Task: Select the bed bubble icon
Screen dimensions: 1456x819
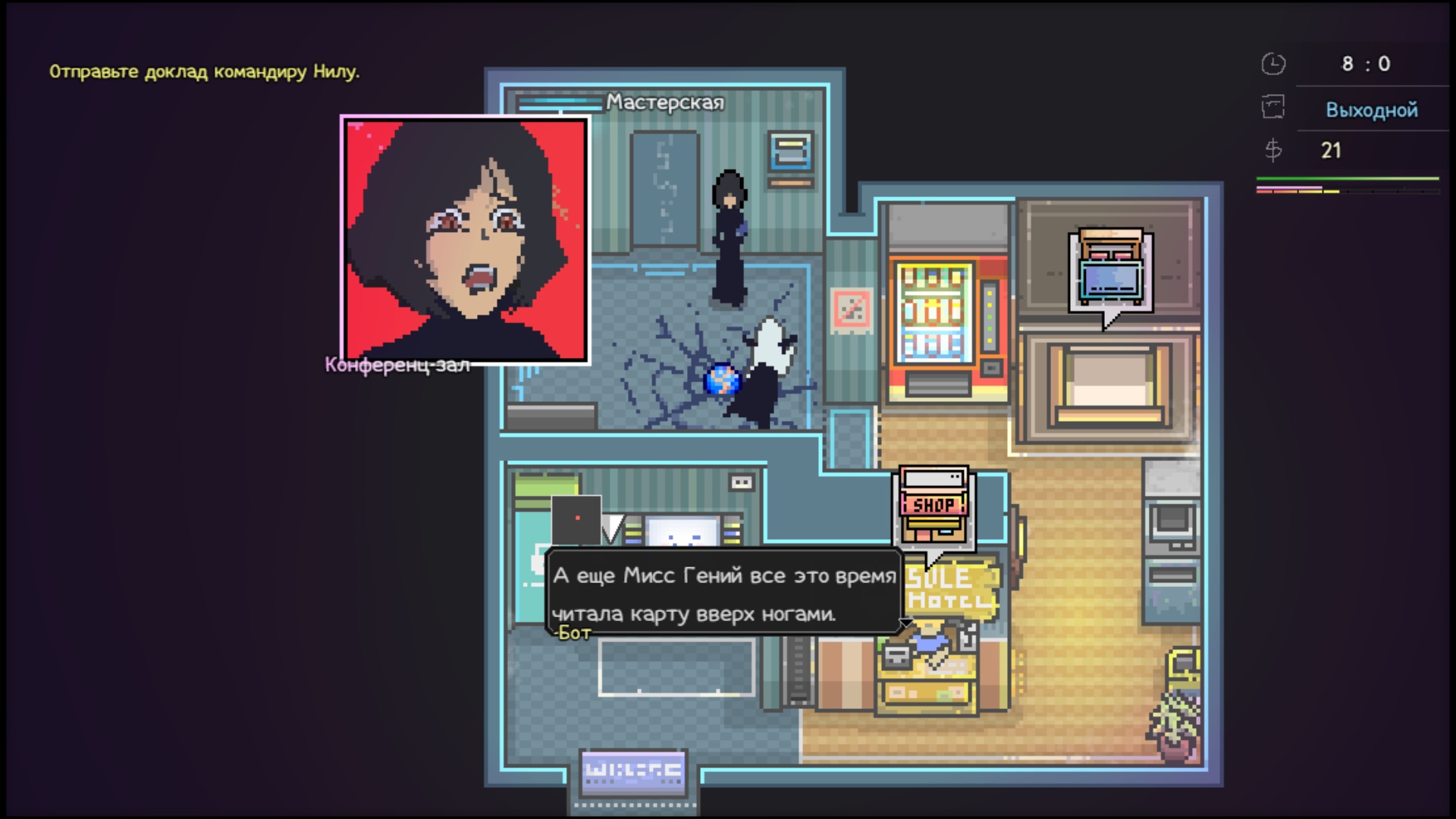Action: point(1110,271)
